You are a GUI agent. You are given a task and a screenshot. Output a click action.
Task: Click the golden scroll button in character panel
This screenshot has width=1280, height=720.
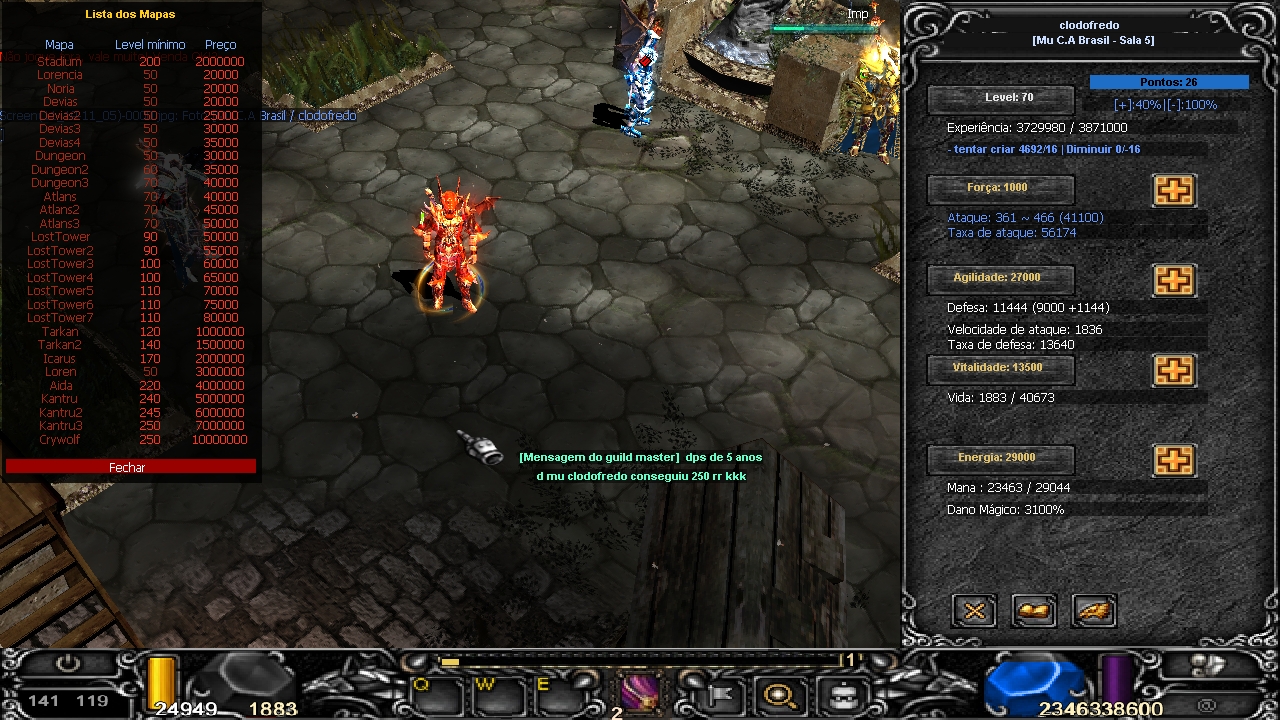(1034, 610)
